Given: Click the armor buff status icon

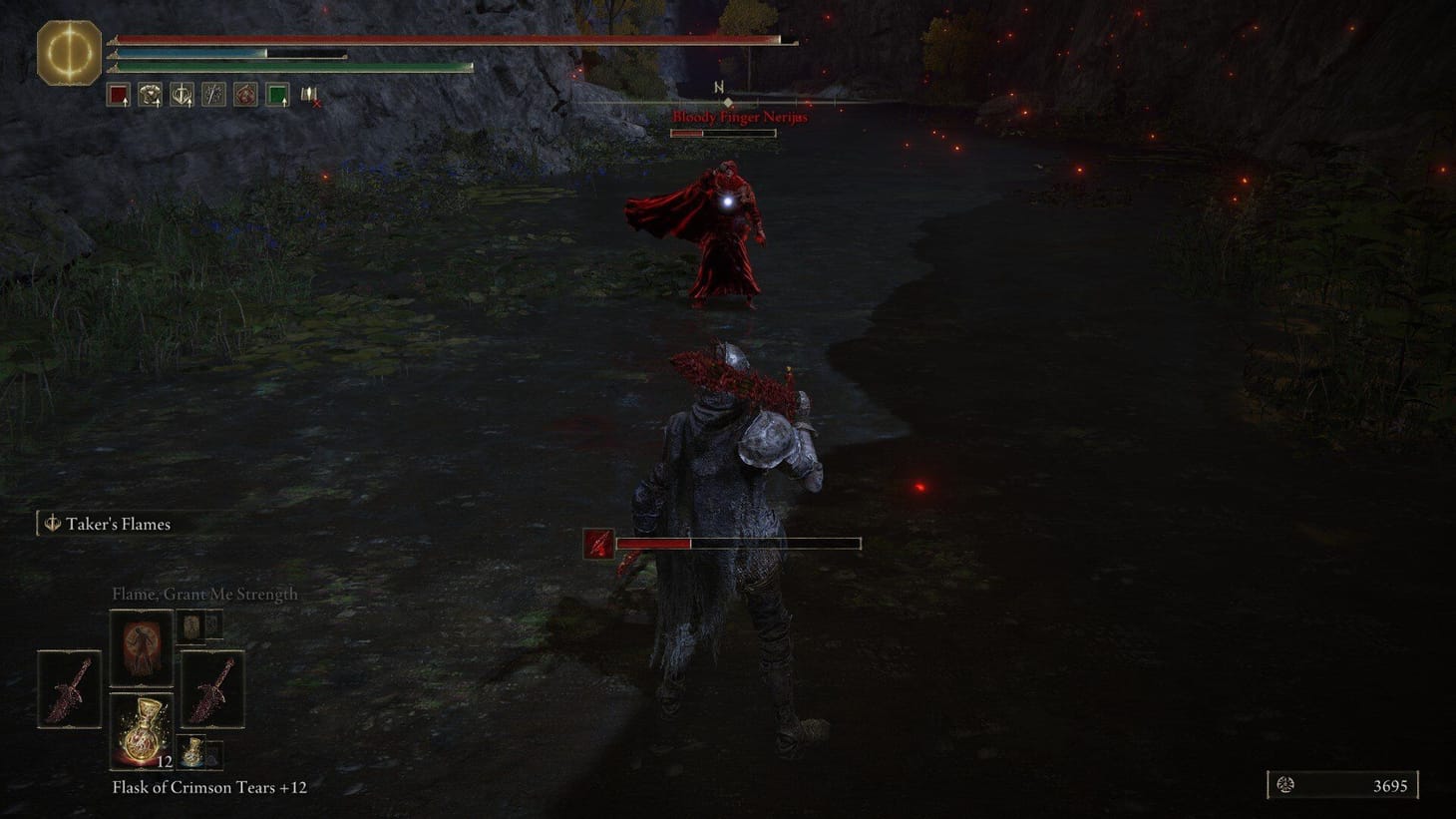Looking at the screenshot, I should click(150, 93).
